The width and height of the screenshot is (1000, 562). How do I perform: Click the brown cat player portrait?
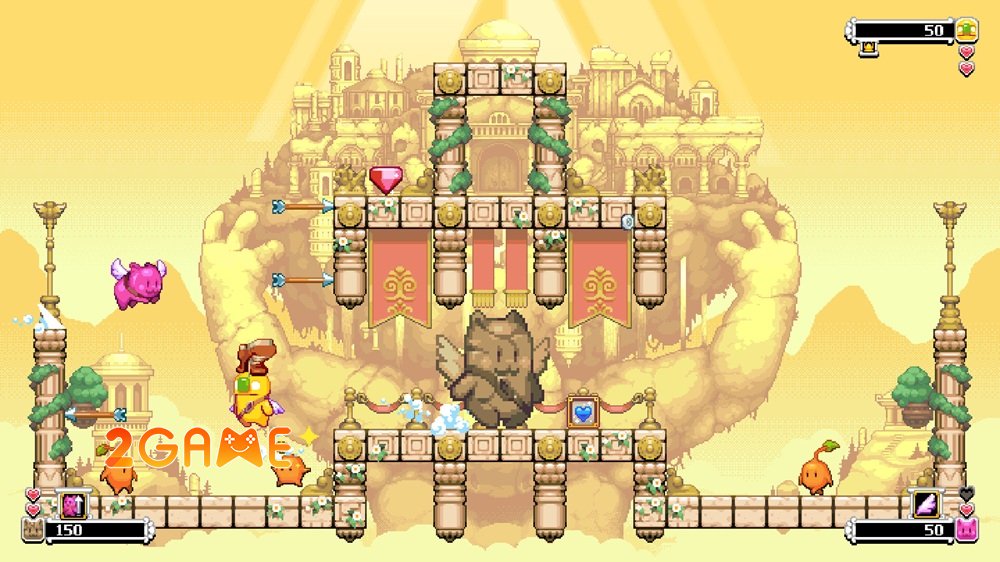tap(33, 529)
